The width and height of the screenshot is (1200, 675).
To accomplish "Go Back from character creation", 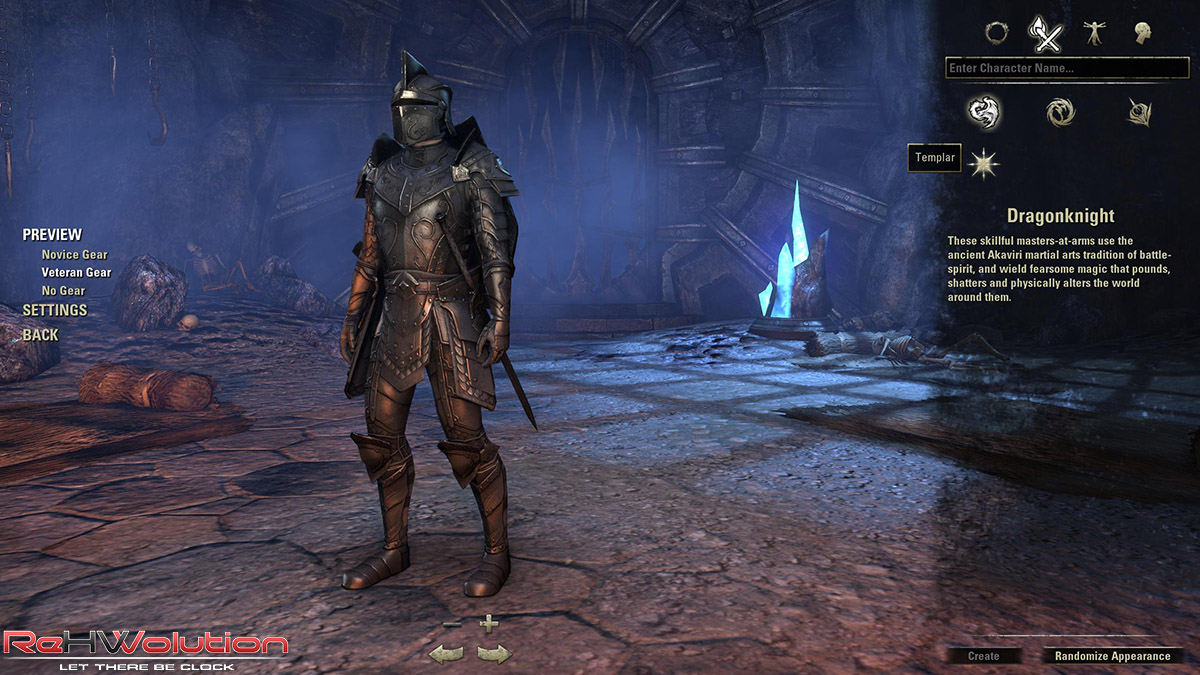I will coord(40,335).
